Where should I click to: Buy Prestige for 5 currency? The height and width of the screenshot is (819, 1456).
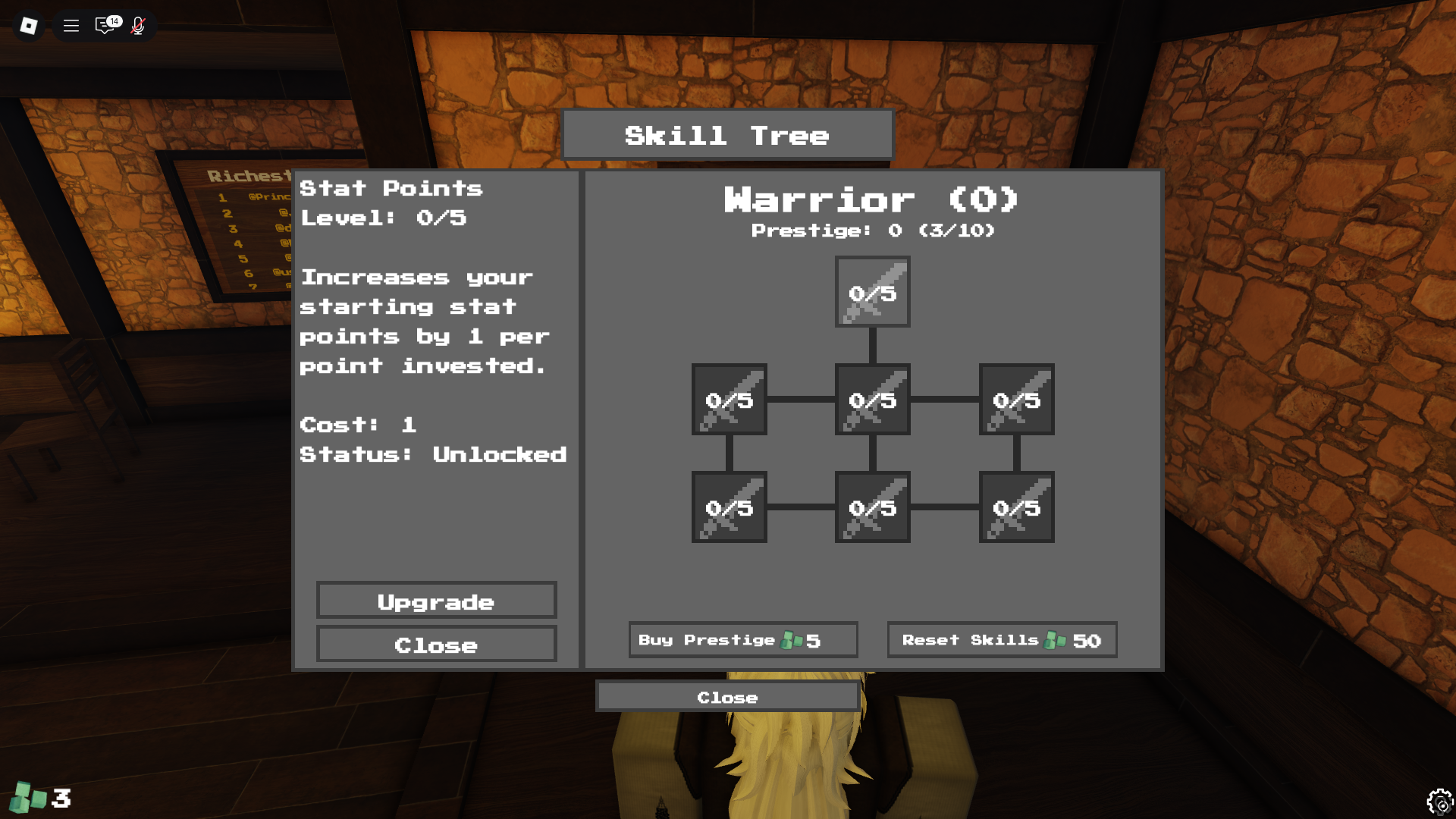pos(742,639)
